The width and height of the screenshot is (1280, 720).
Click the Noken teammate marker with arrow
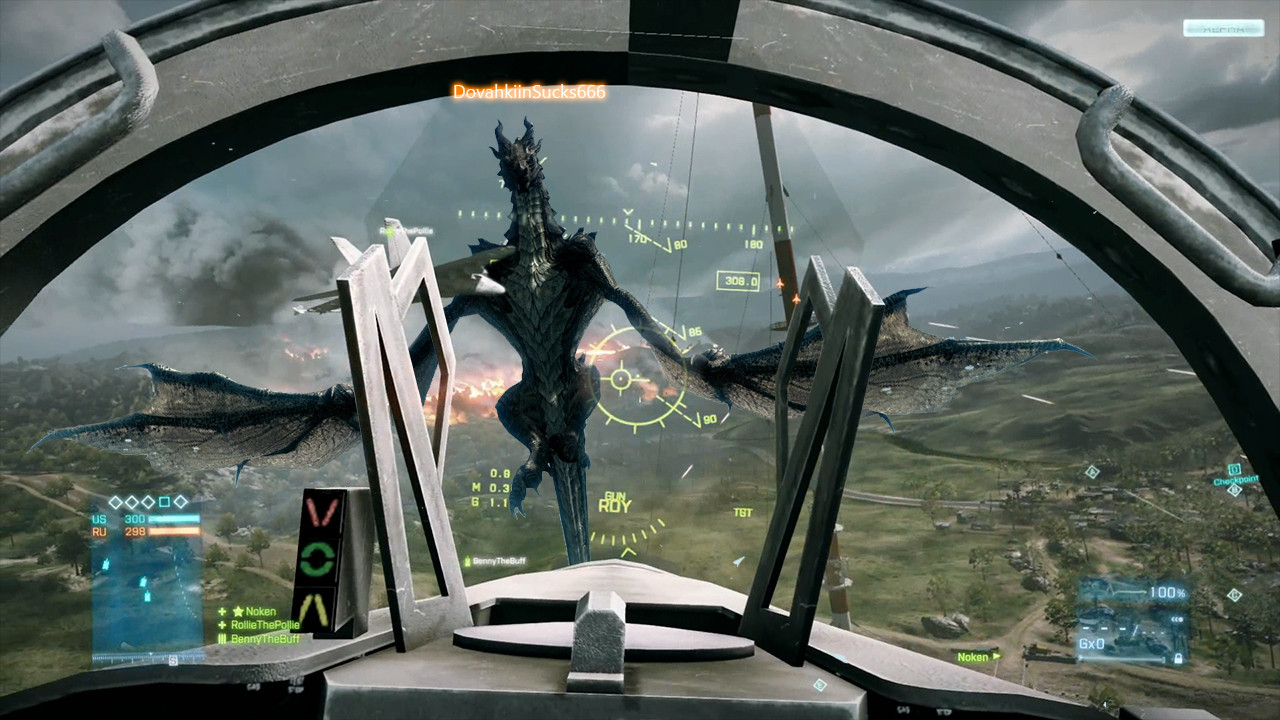point(977,657)
